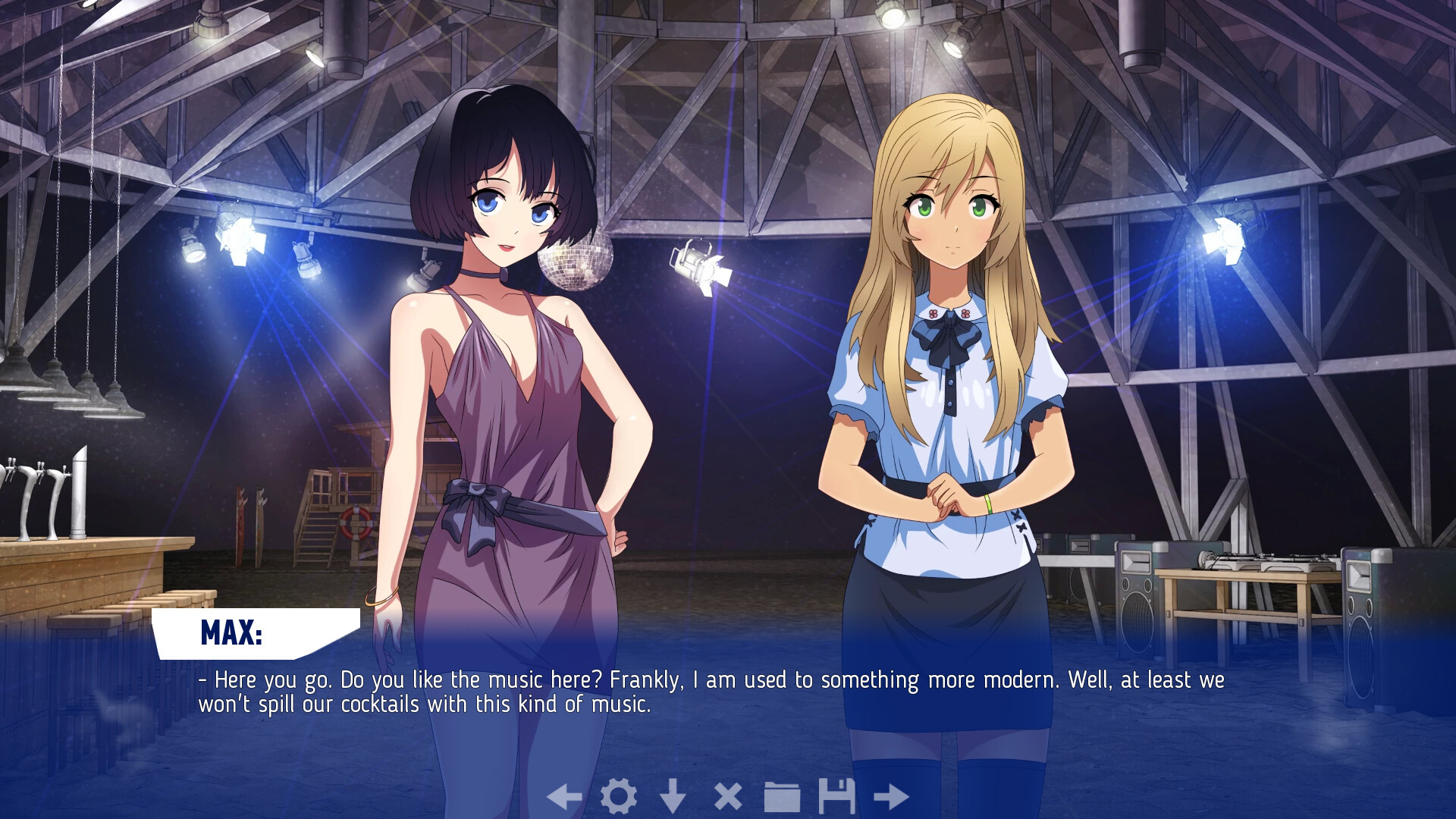Advance dialogue with the right arrow icon
Viewport: 1456px width, 819px height.
(891, 796)
